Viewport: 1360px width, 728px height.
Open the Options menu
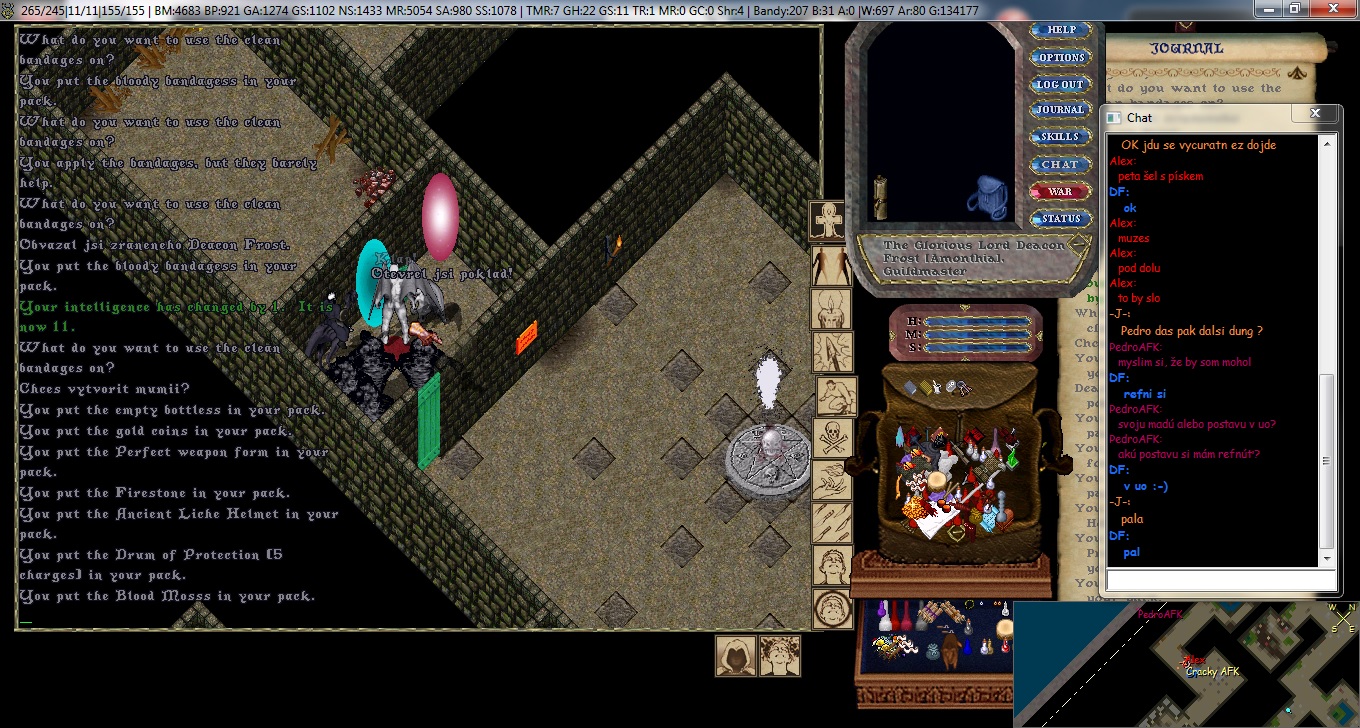(x=1060, y=57)
